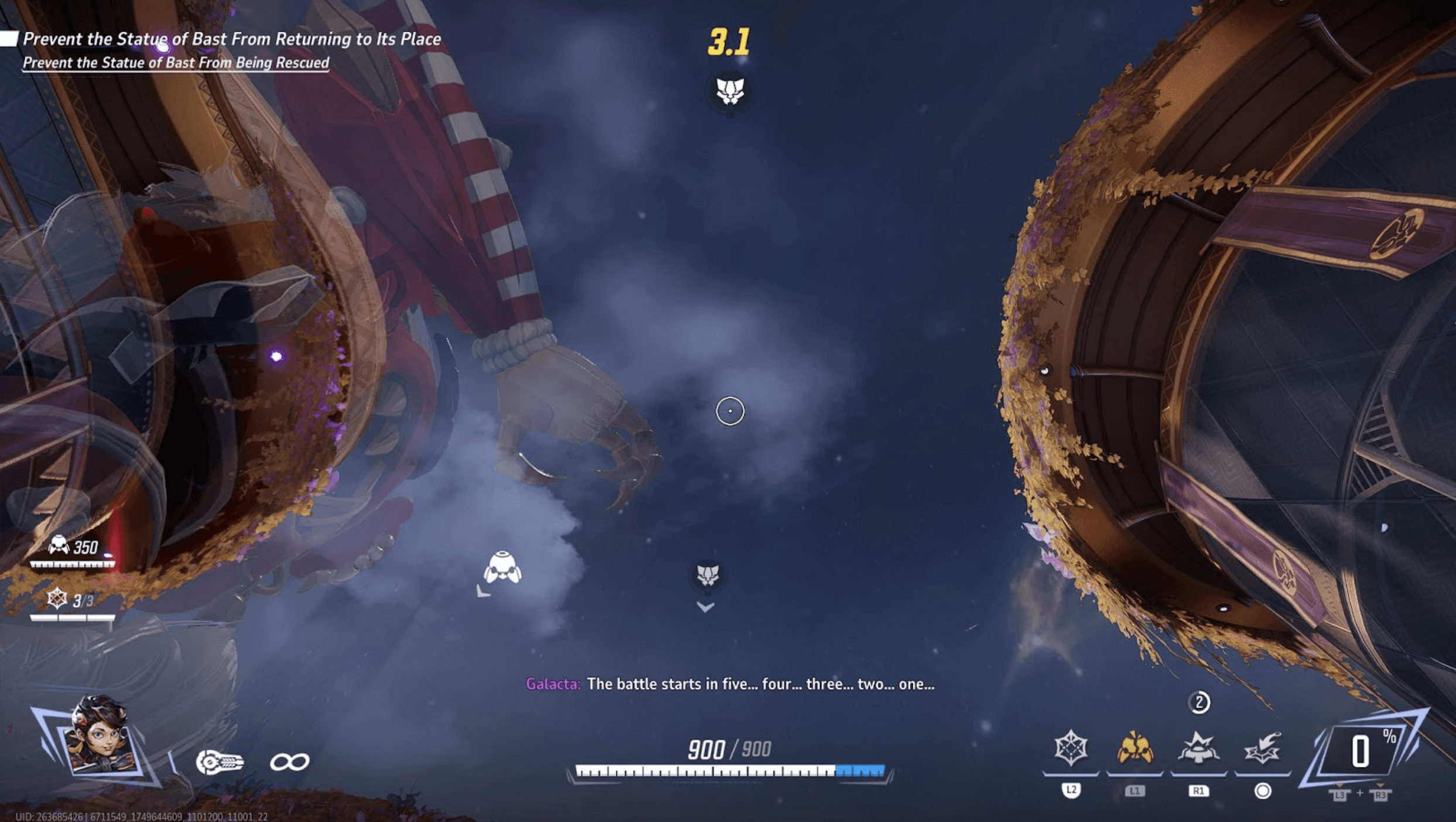Select the Peni Parker hero portrait
The image size is (1456, 822).
pyautogui.click(x=101, y=739)
